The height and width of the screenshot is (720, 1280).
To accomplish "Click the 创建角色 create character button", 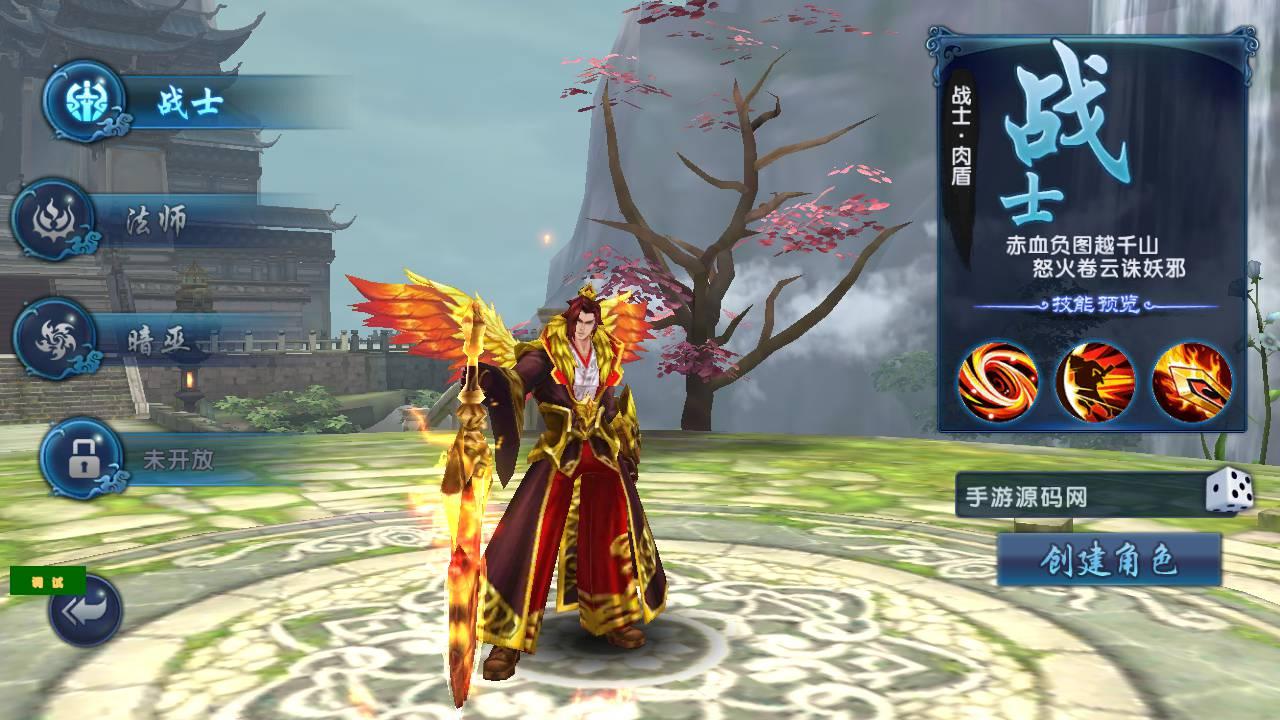I will [1108, 561].
